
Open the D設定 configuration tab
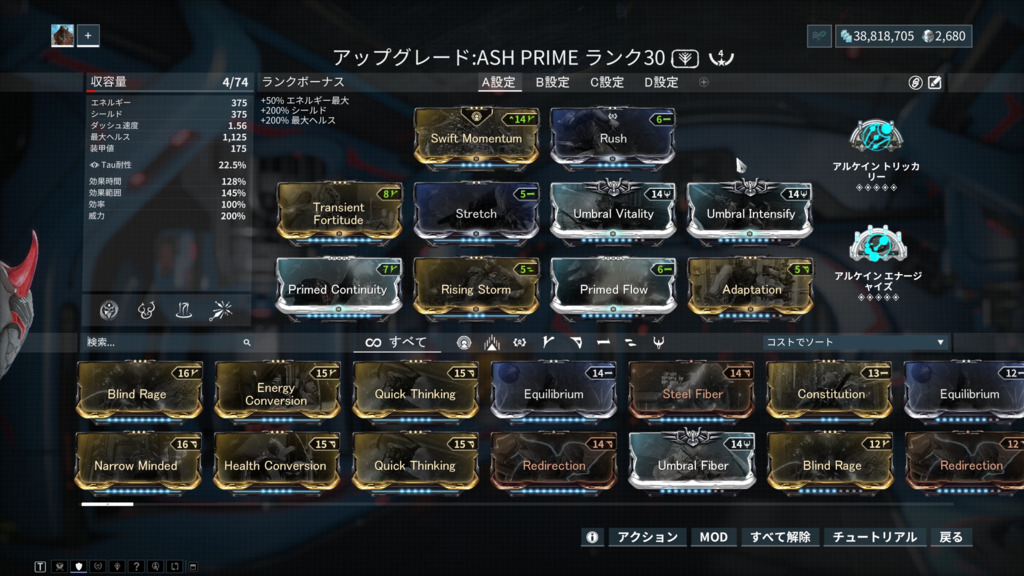pyautogui.click(x=661, y=82)
